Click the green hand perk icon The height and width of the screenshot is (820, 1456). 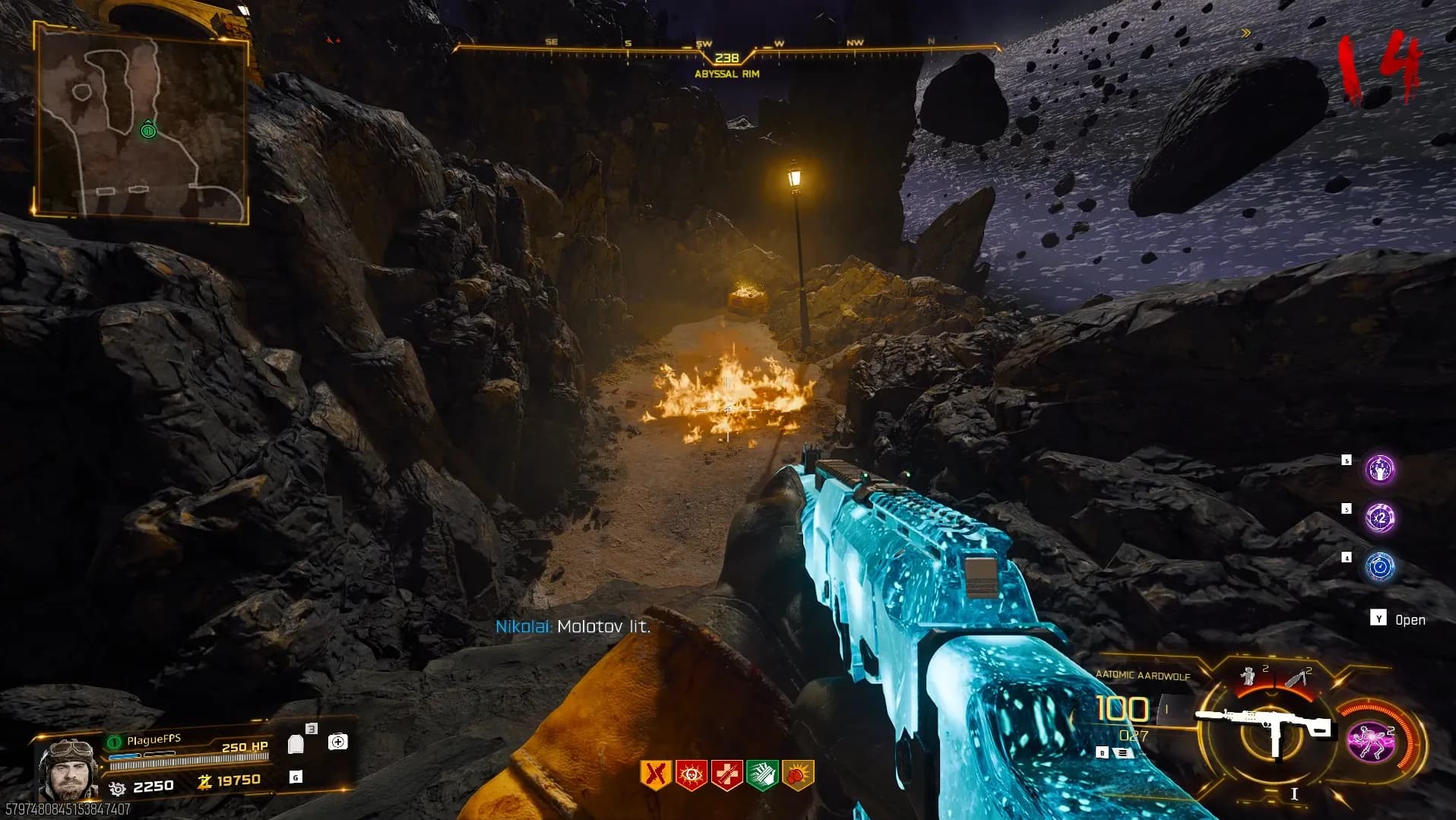[762, 774]
